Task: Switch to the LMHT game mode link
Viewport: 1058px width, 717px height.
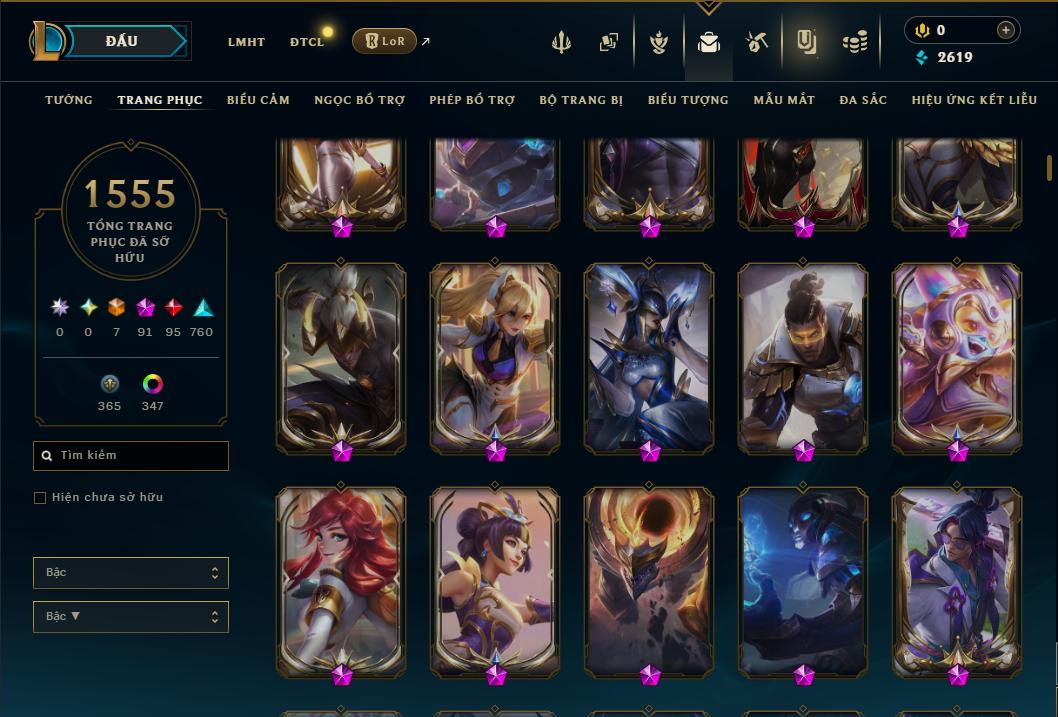Action: (x=246, y=42)
